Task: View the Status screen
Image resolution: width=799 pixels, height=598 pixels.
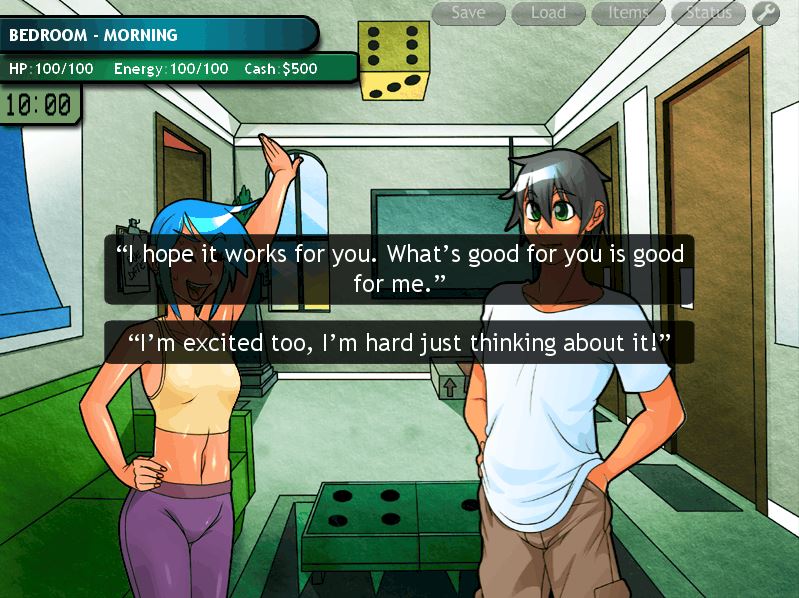Action: tap(708, 13)
